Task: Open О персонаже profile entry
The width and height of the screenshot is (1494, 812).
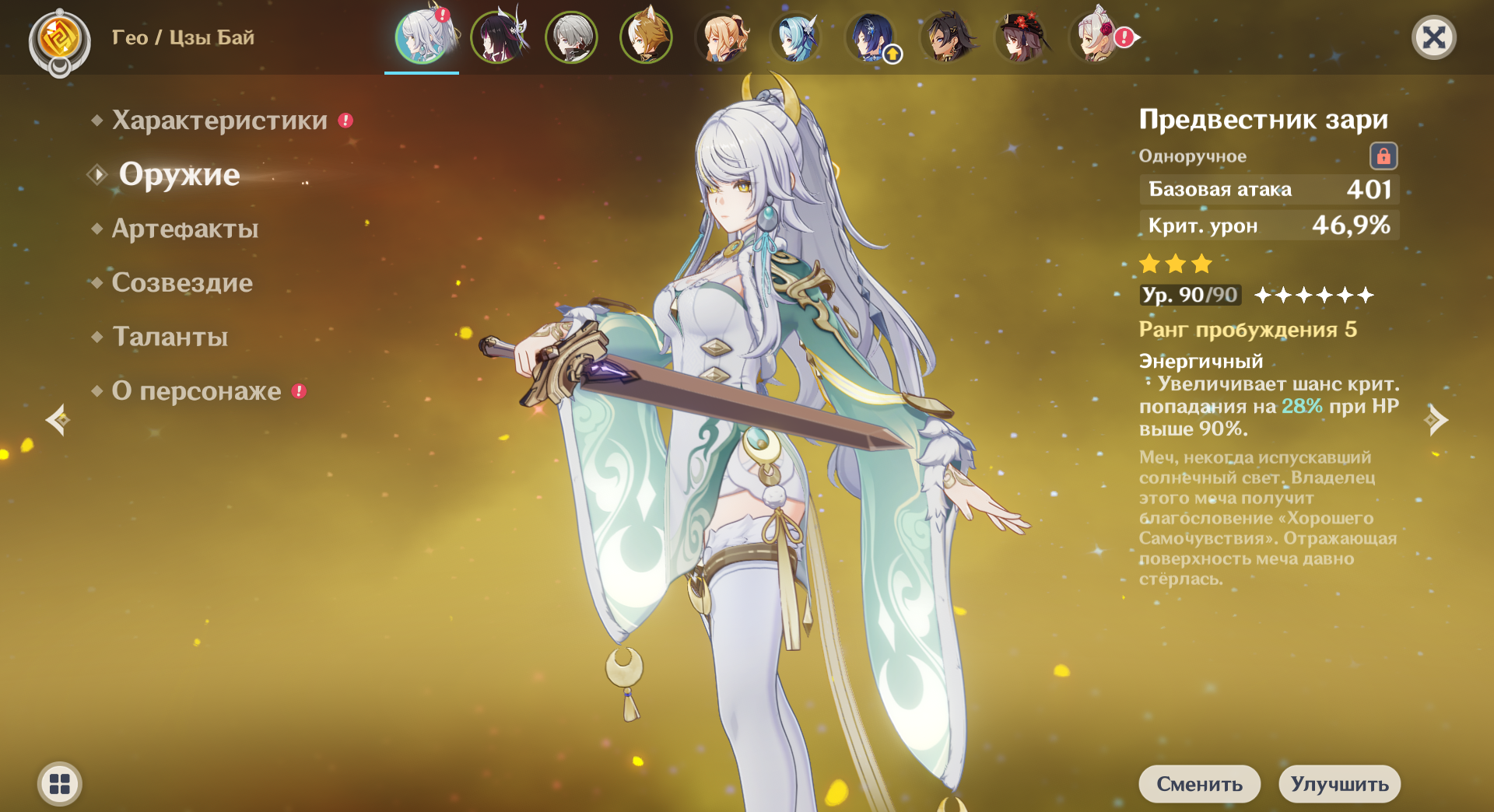Action: pos(196,390)
